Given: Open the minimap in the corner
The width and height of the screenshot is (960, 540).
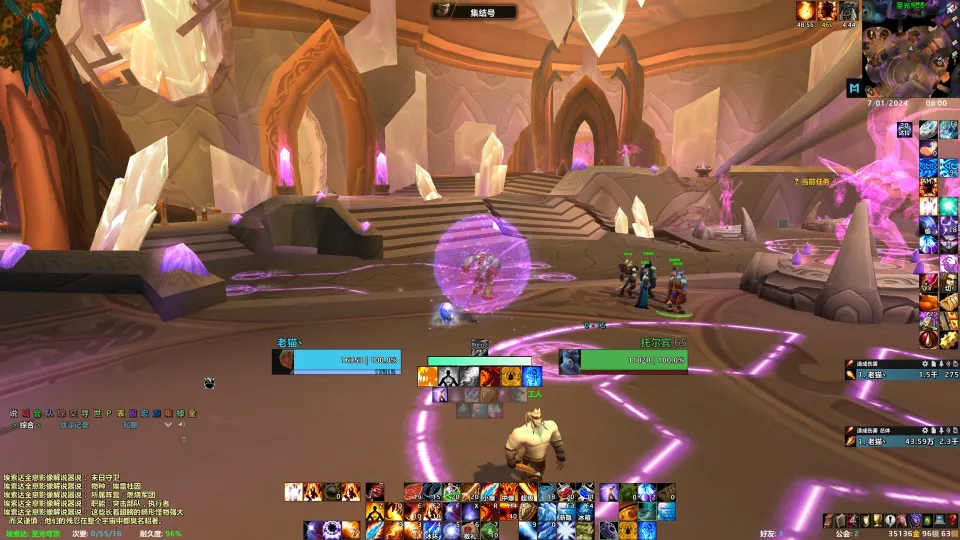Looking at the screenshot, I should click(x=911, y=50).
